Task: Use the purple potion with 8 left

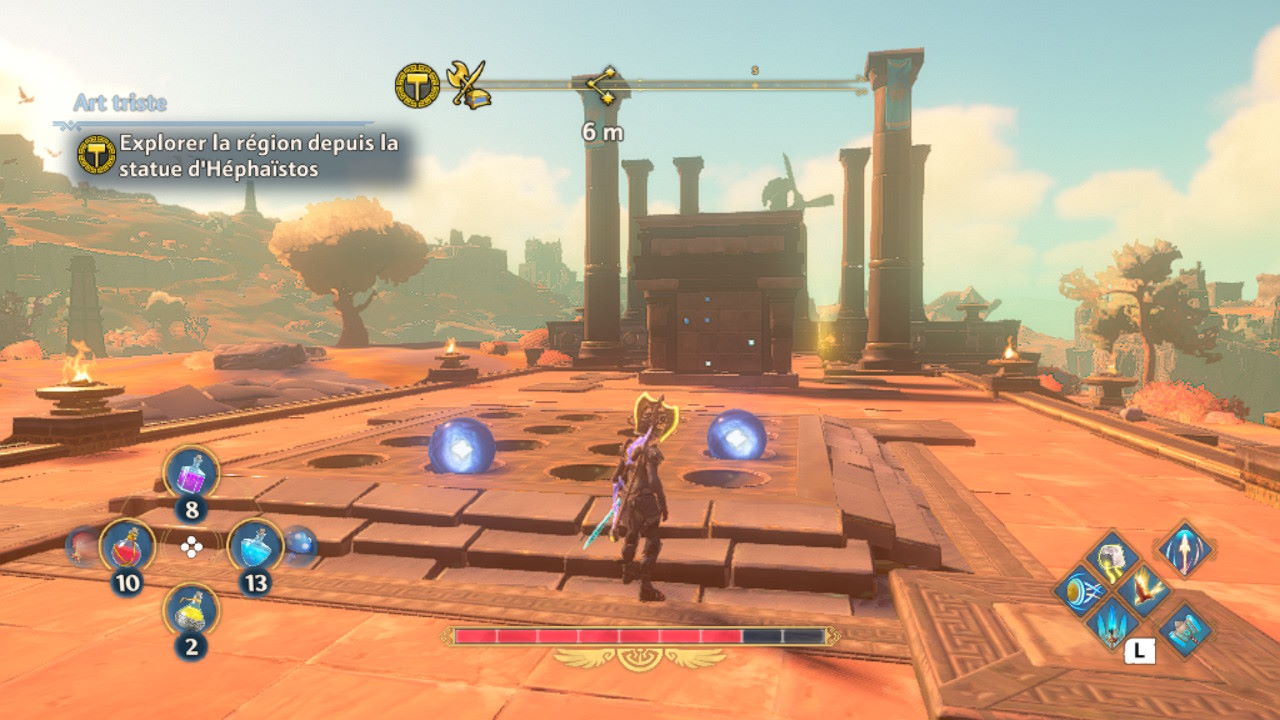Action: [191, 471]
